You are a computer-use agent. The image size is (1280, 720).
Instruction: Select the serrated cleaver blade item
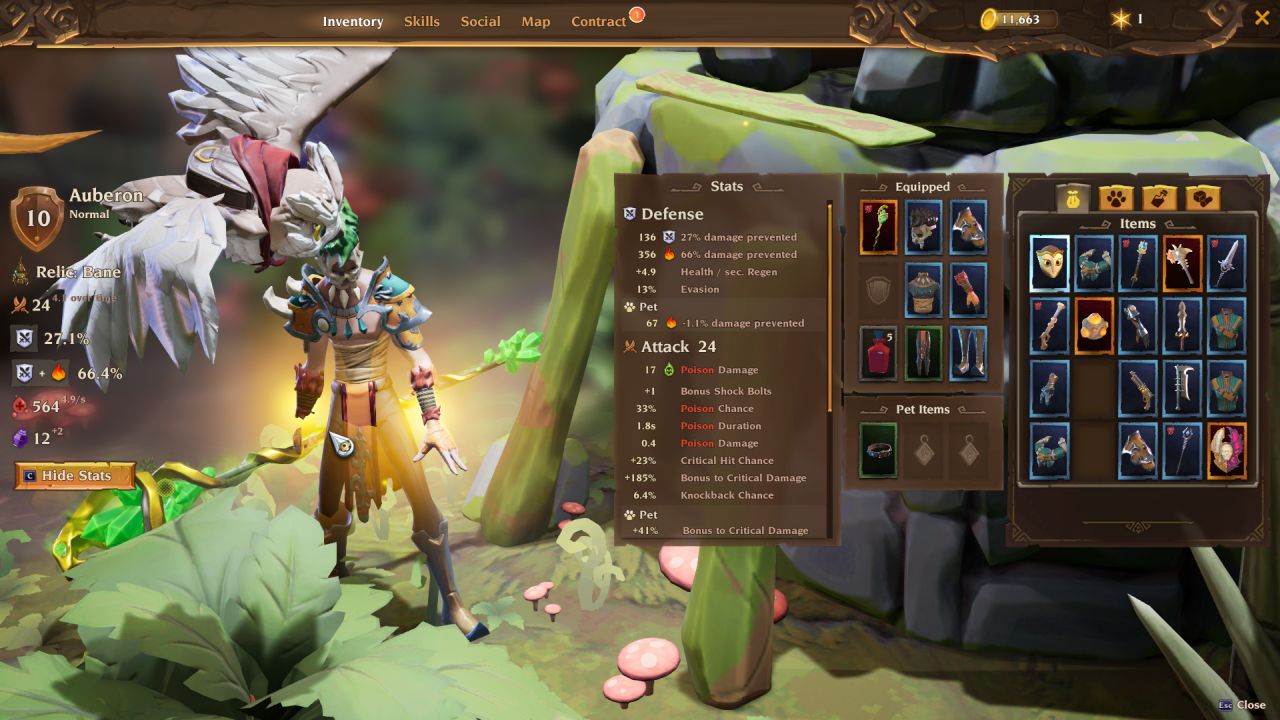[1182, 388]
